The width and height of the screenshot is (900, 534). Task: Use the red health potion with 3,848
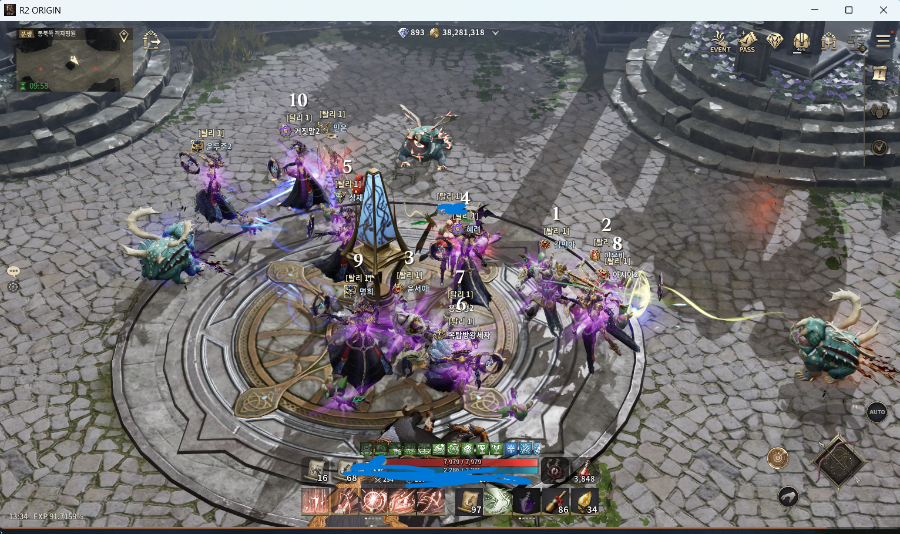(x=583, y=469)
